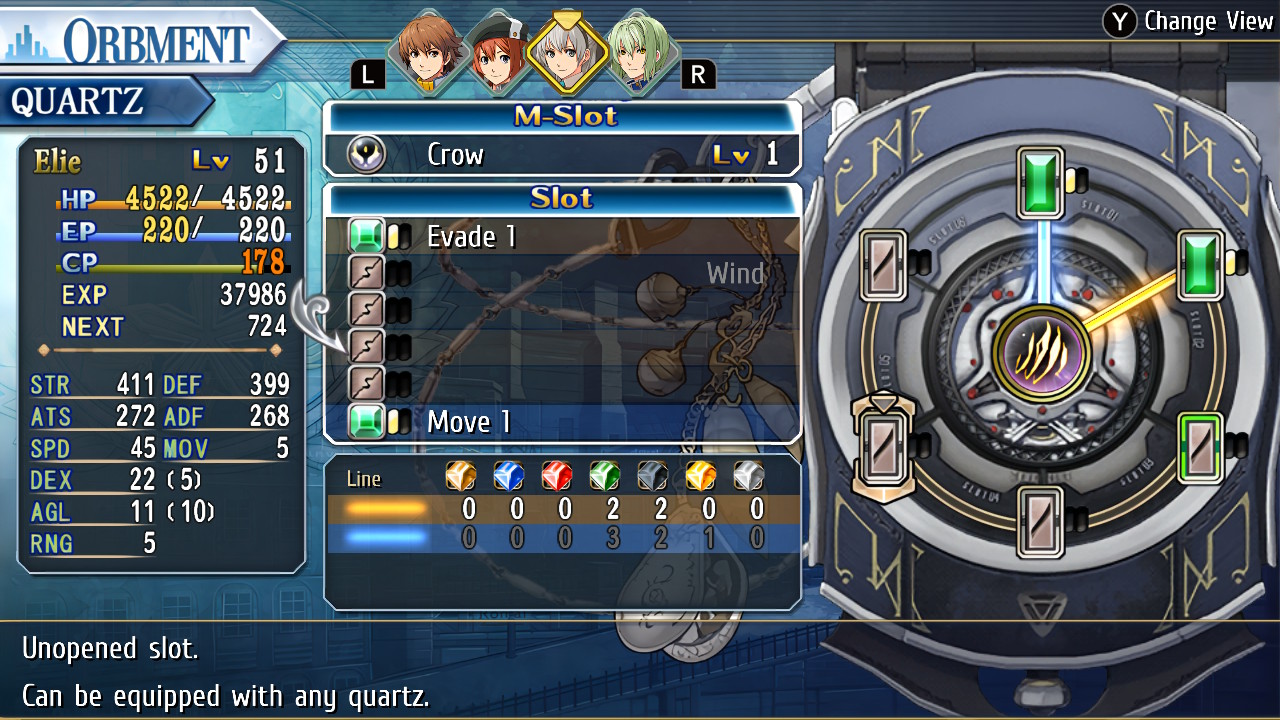
Task: Choose the Evade 1 quartz row
Action: [563, 236]
